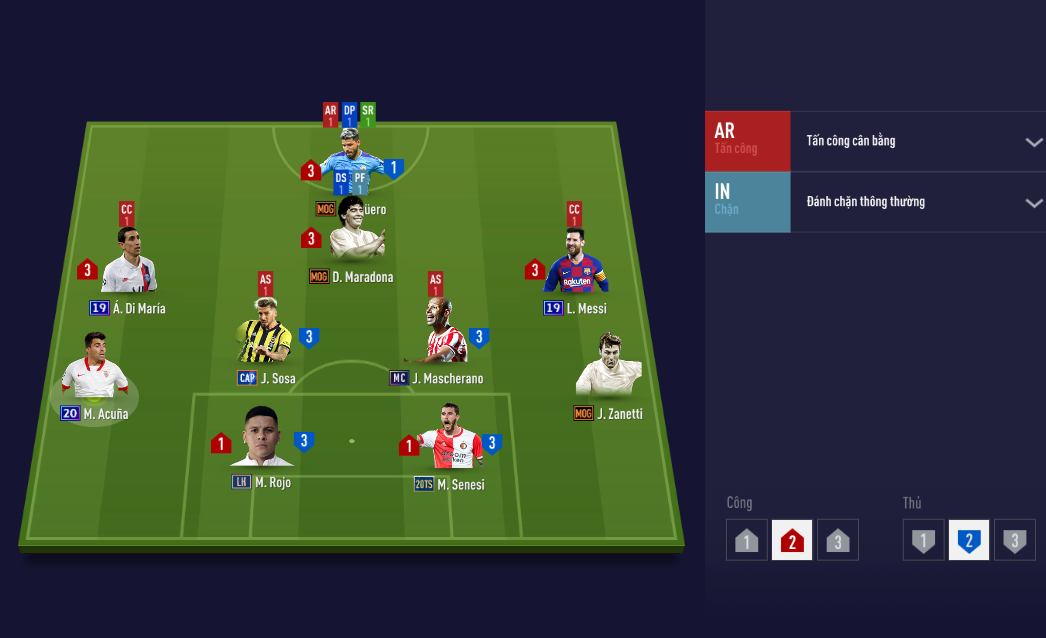The image size is (1046, 638).
Task: Set attack level (Công) to 3
Action: pos(838,541)
